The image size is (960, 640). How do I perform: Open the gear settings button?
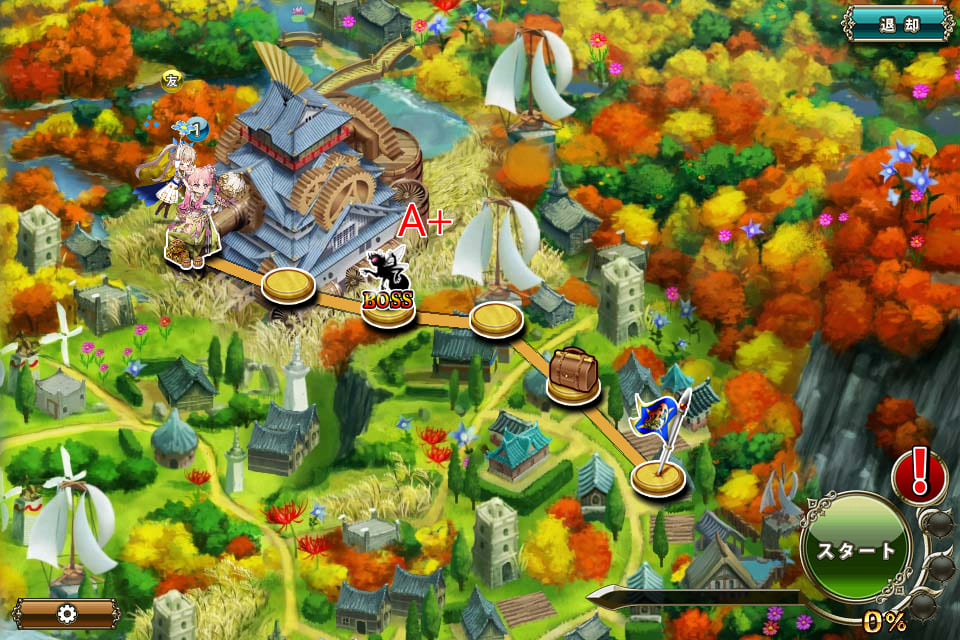(67, 612)
